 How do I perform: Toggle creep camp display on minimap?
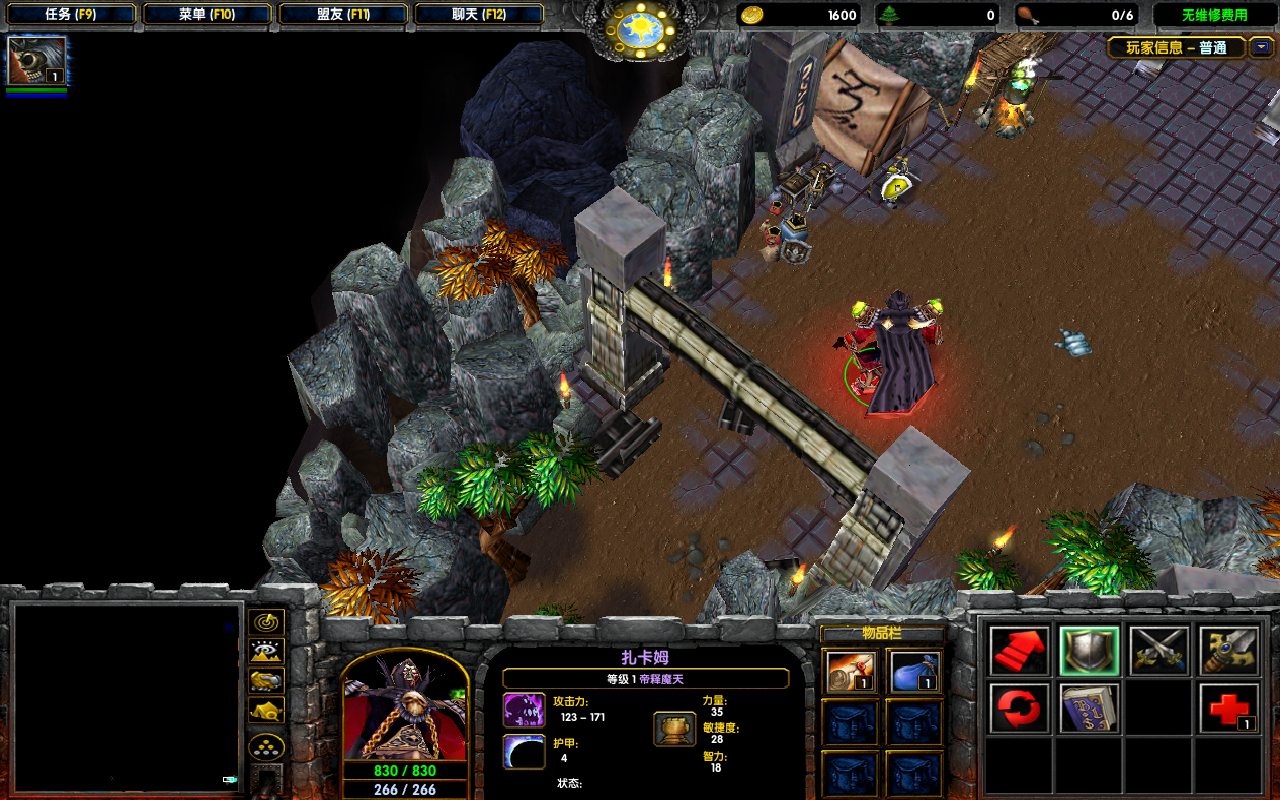point(266,710)
